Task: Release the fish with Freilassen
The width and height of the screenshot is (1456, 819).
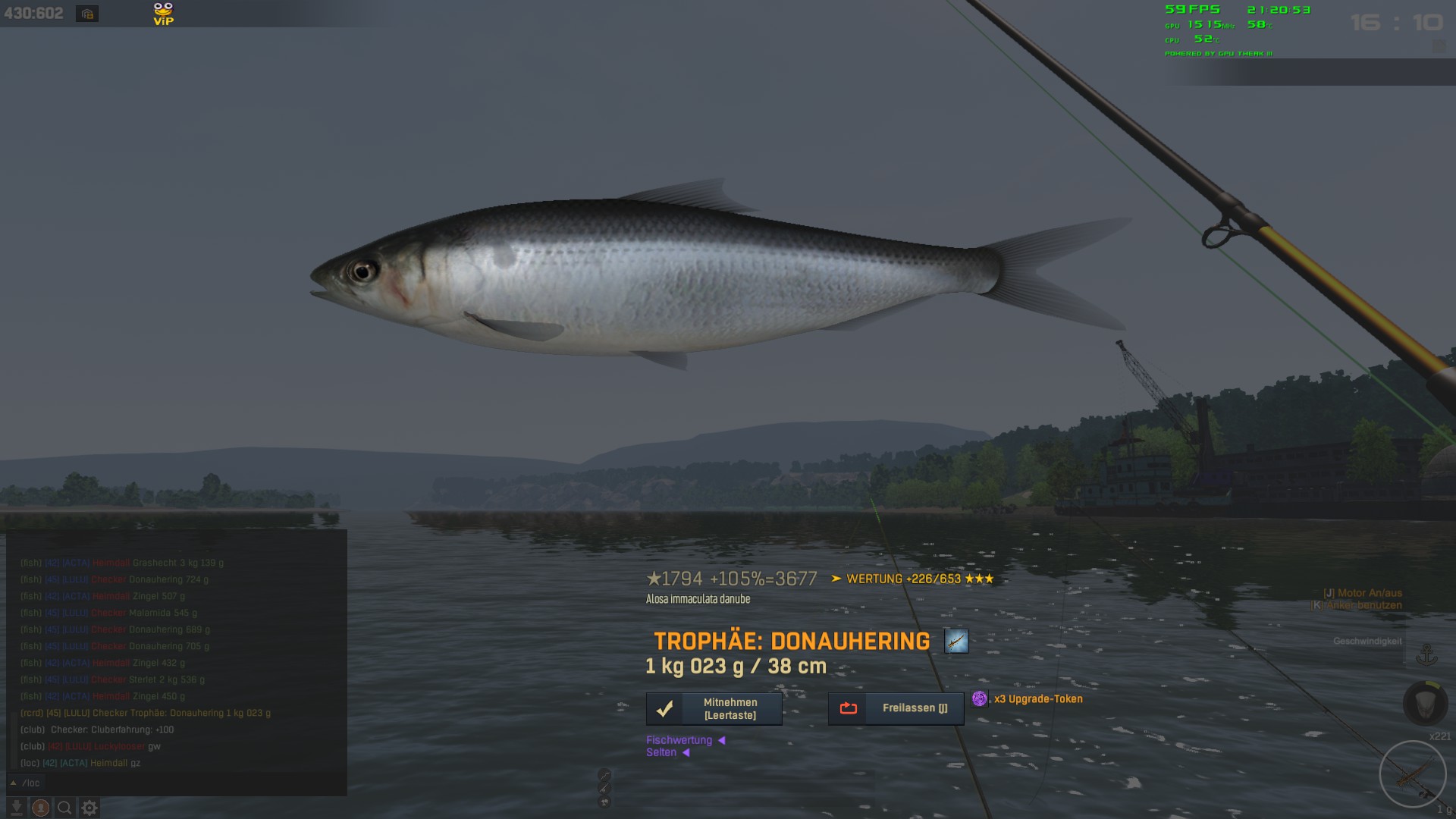Action: pos(896,708)
